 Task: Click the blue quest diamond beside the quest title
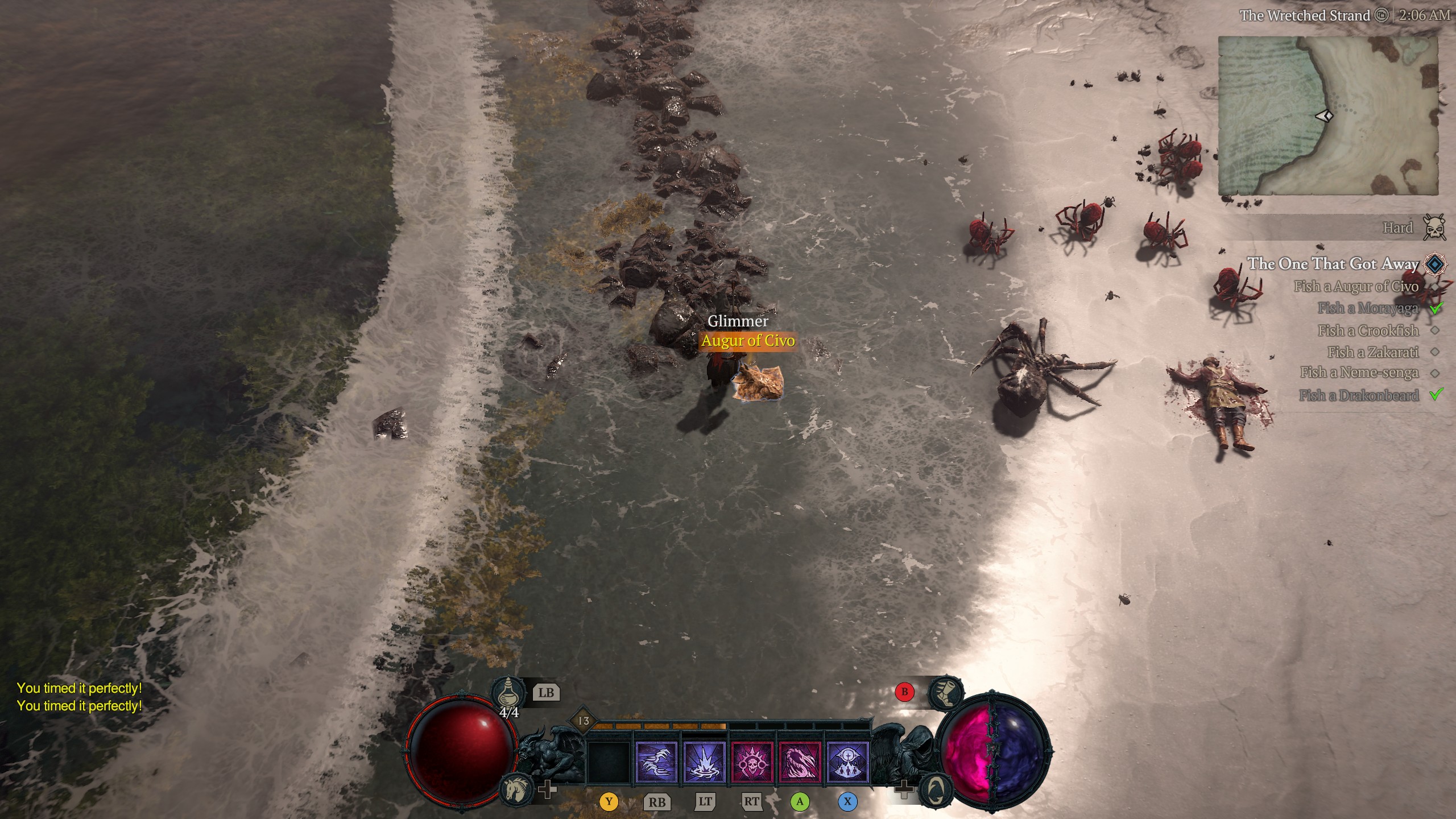pyautogui.click(x=1434, y=264)
